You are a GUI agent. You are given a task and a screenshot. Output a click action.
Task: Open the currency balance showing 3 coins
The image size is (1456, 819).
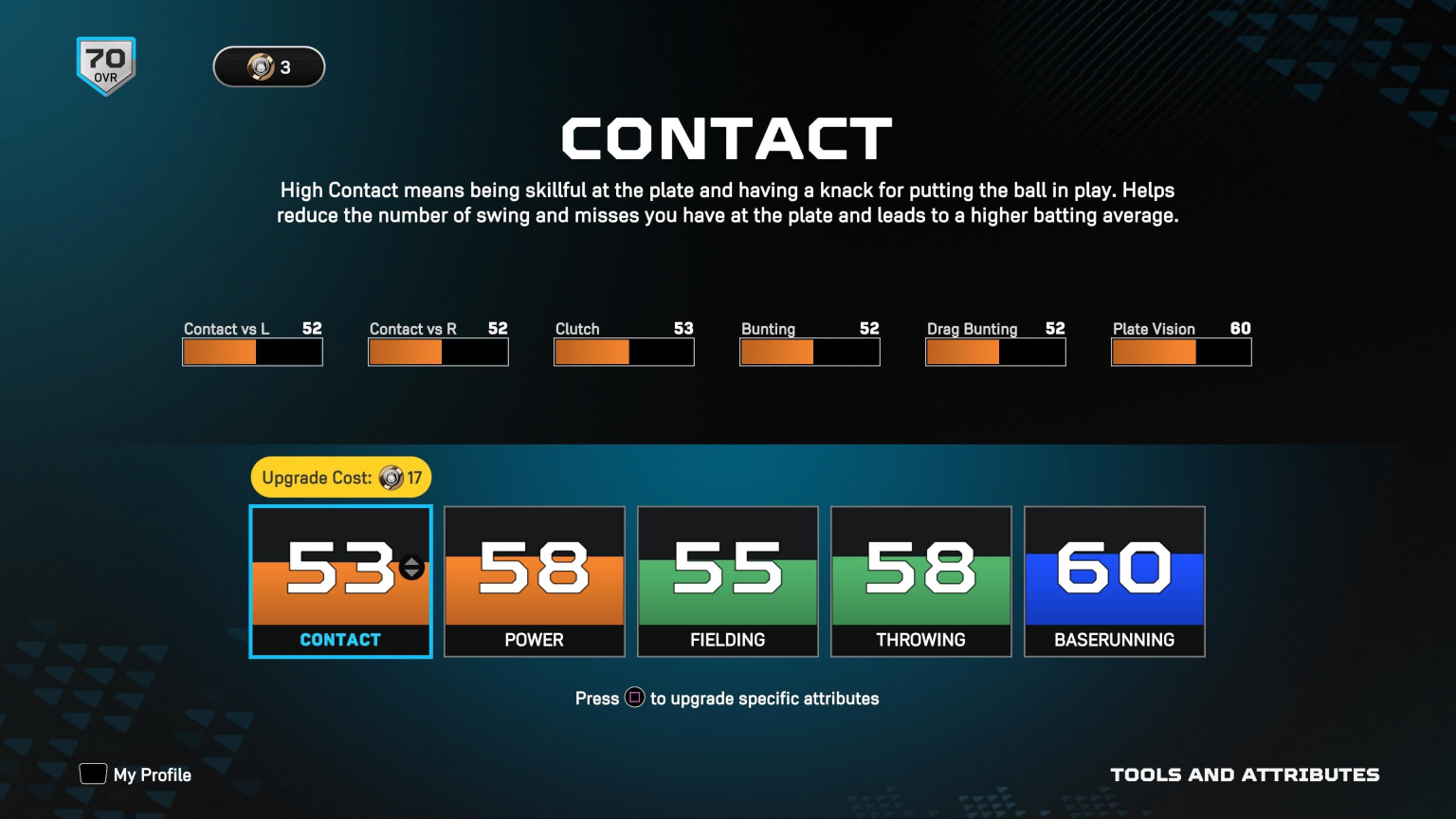coord(269,66)
